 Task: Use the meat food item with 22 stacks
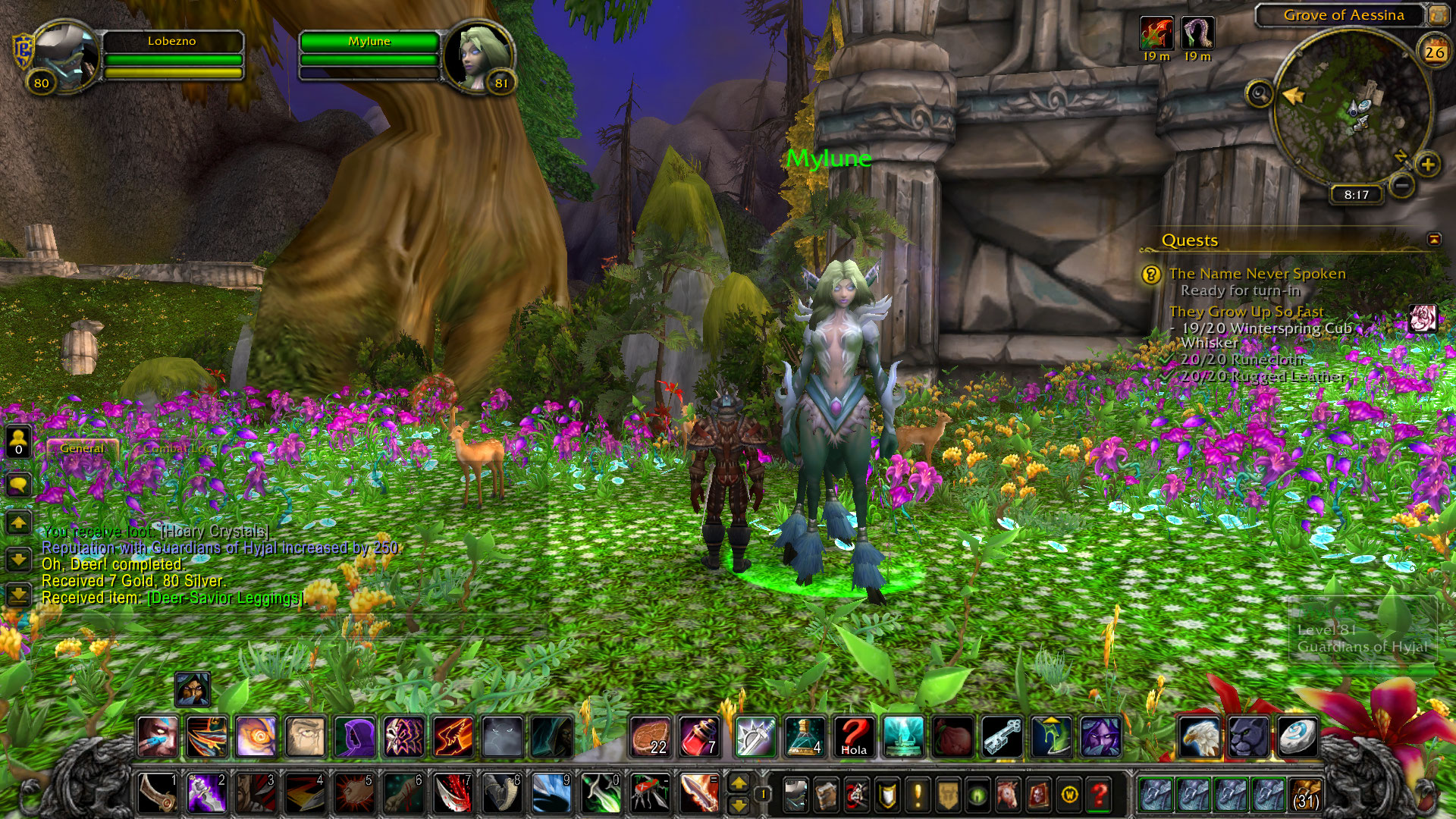650,736
